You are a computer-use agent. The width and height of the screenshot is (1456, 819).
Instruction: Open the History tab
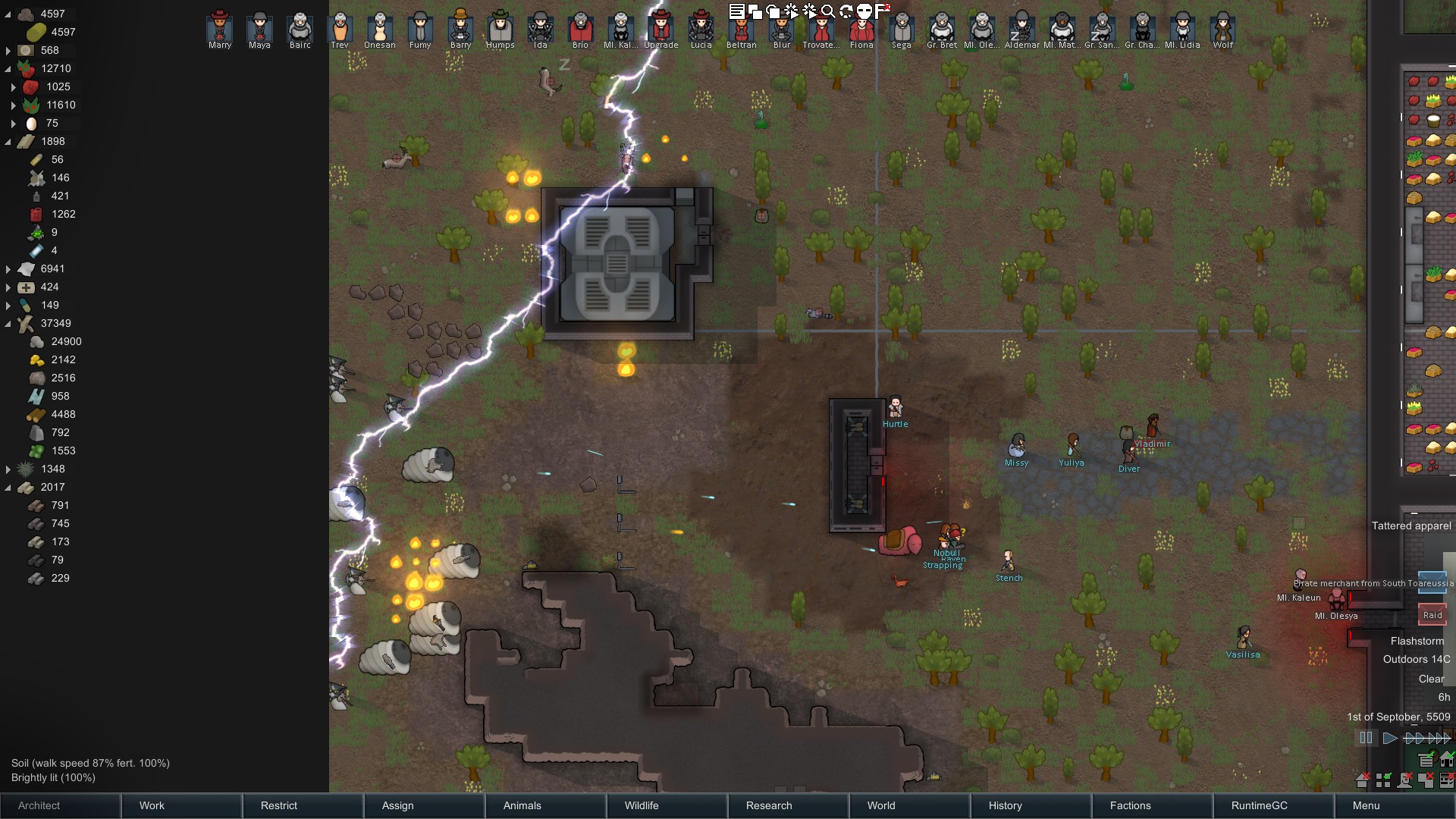pos(1031,805)
